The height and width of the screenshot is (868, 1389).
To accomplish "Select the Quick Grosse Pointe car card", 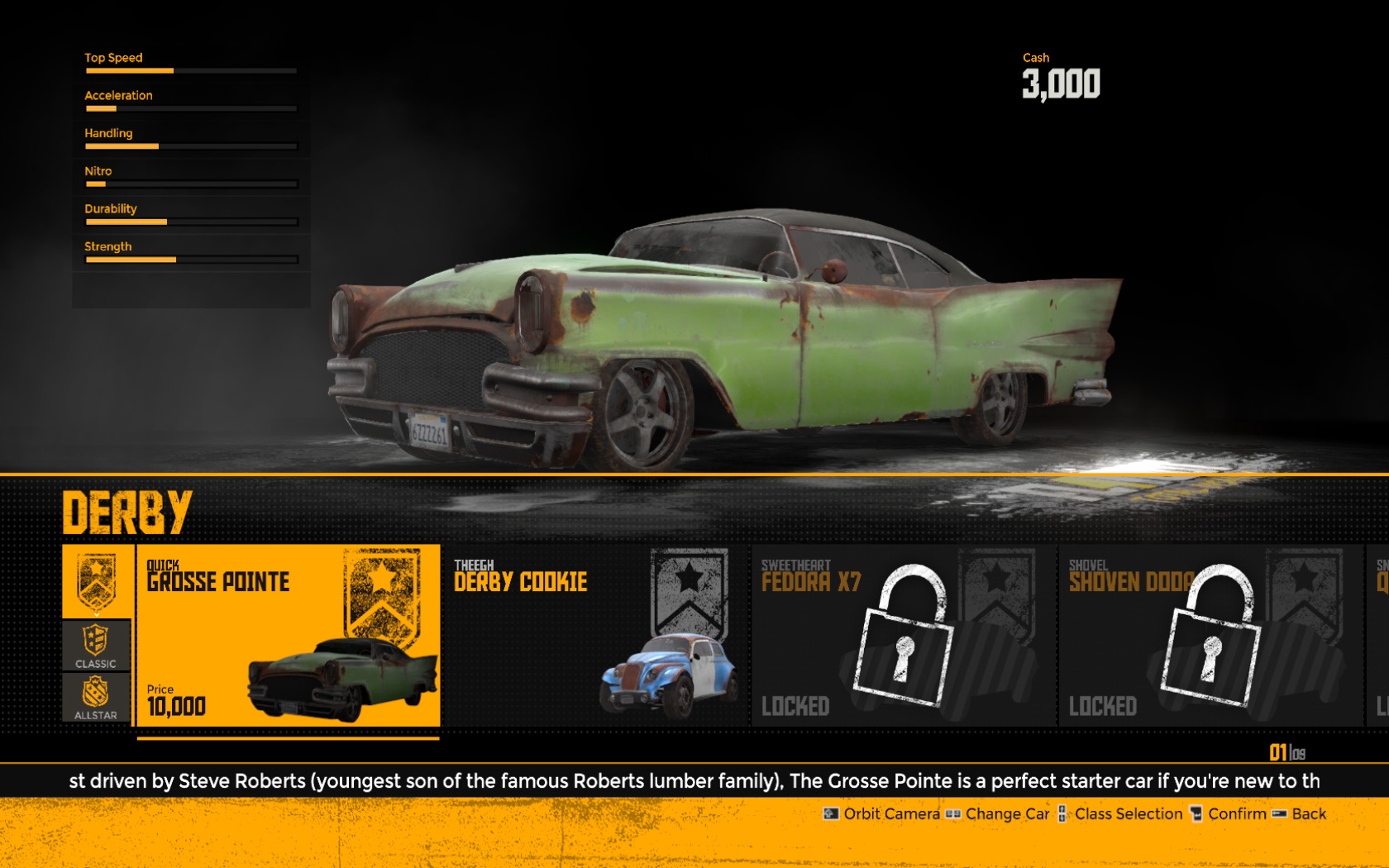I will tap(288, 635).
